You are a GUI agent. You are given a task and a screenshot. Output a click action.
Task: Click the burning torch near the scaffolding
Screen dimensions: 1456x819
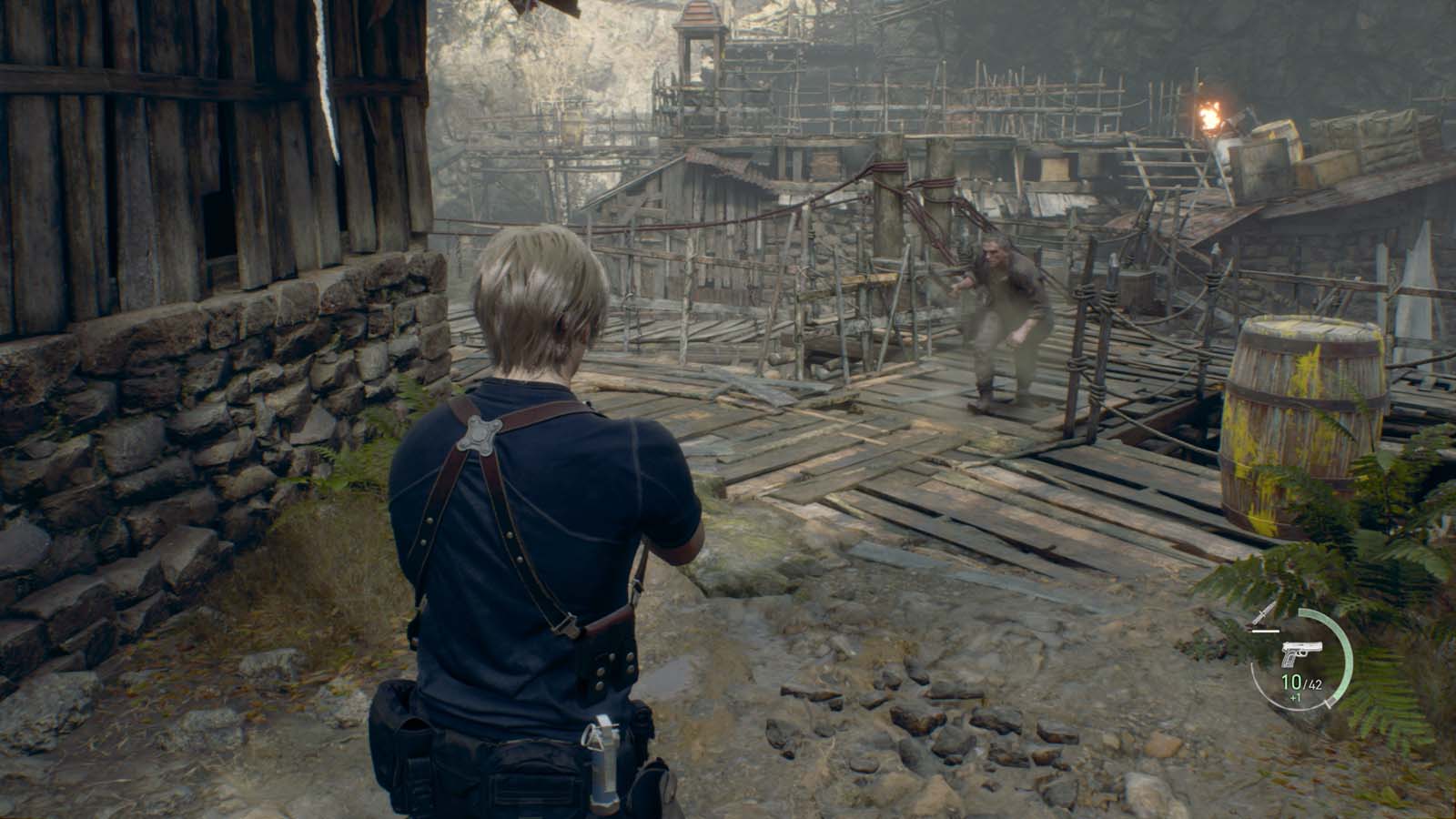1210,114
